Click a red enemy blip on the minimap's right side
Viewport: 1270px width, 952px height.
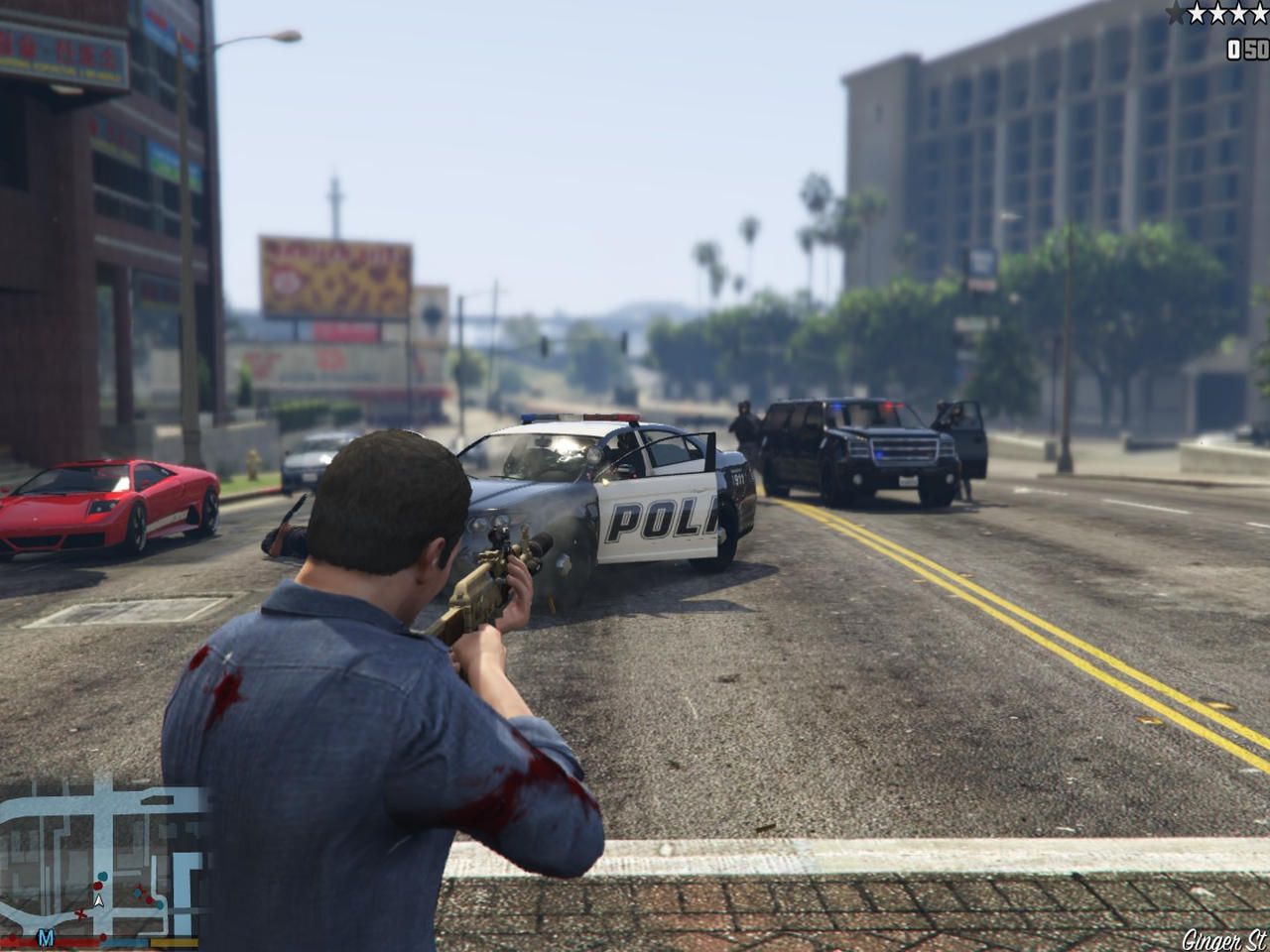point(149,900)
